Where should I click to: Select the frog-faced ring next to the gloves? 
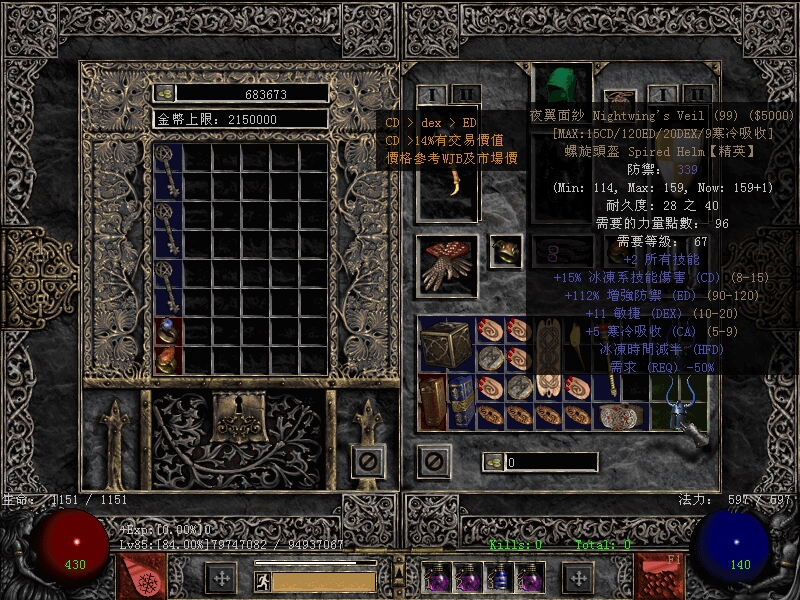[x=503, y=251]
